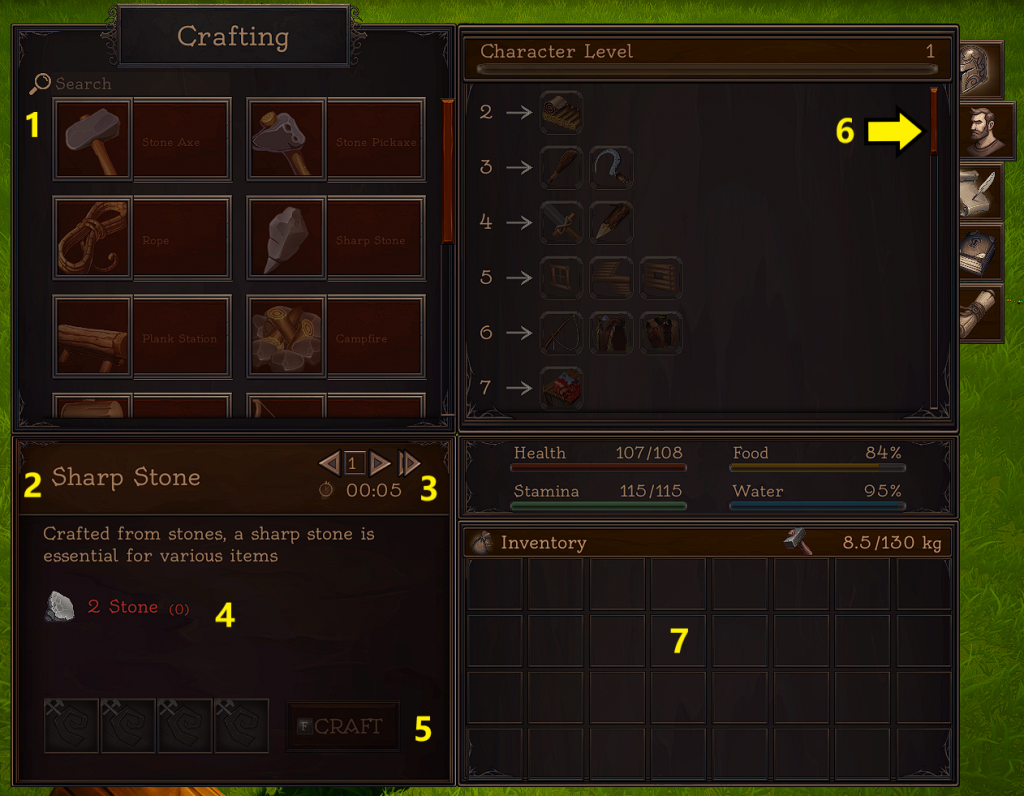Open the scroll and quill tab
This screenshot has width=1024, height=796.
[980, 193]
